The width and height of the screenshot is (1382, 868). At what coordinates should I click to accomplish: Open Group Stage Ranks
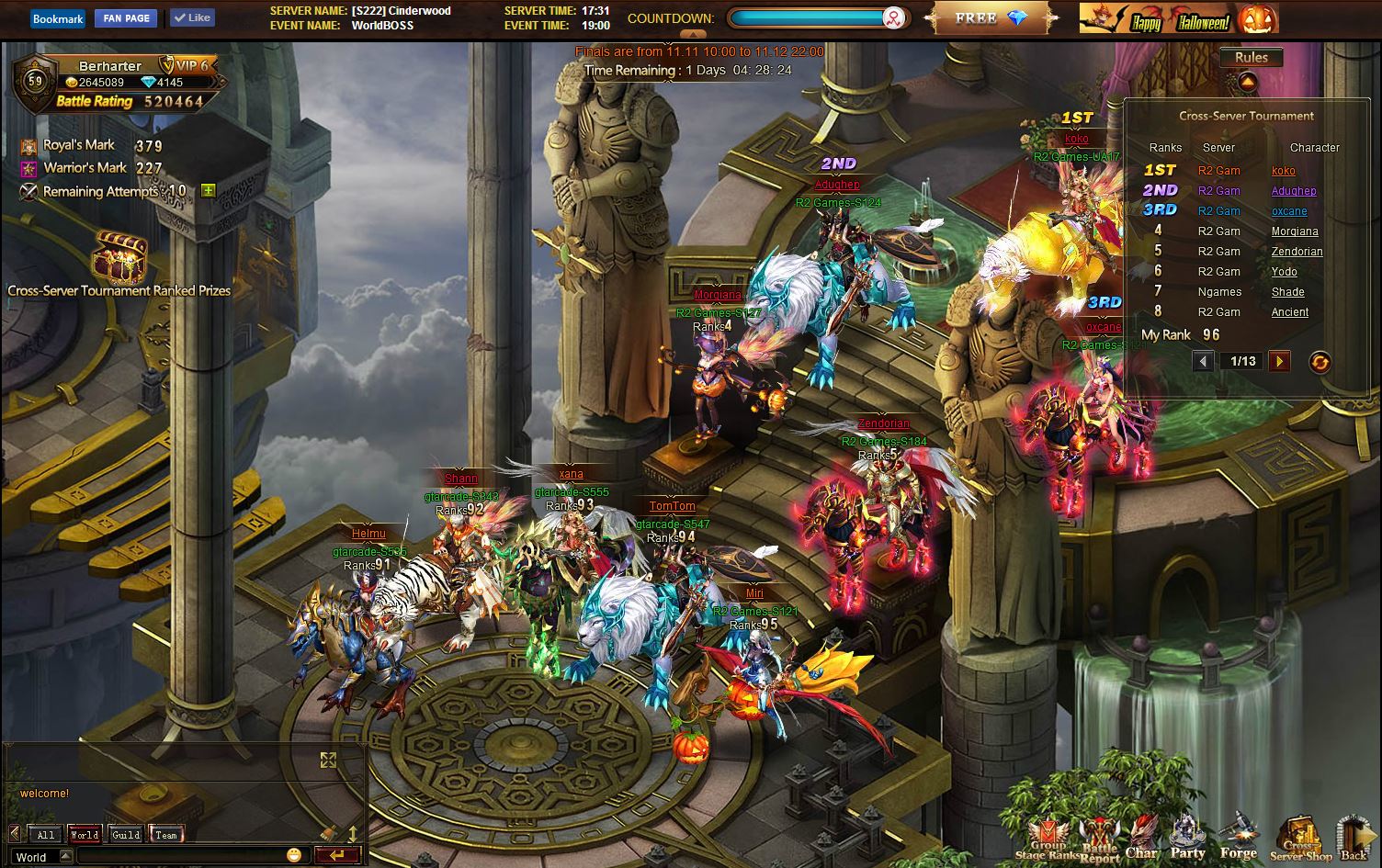click(1048, 838)
